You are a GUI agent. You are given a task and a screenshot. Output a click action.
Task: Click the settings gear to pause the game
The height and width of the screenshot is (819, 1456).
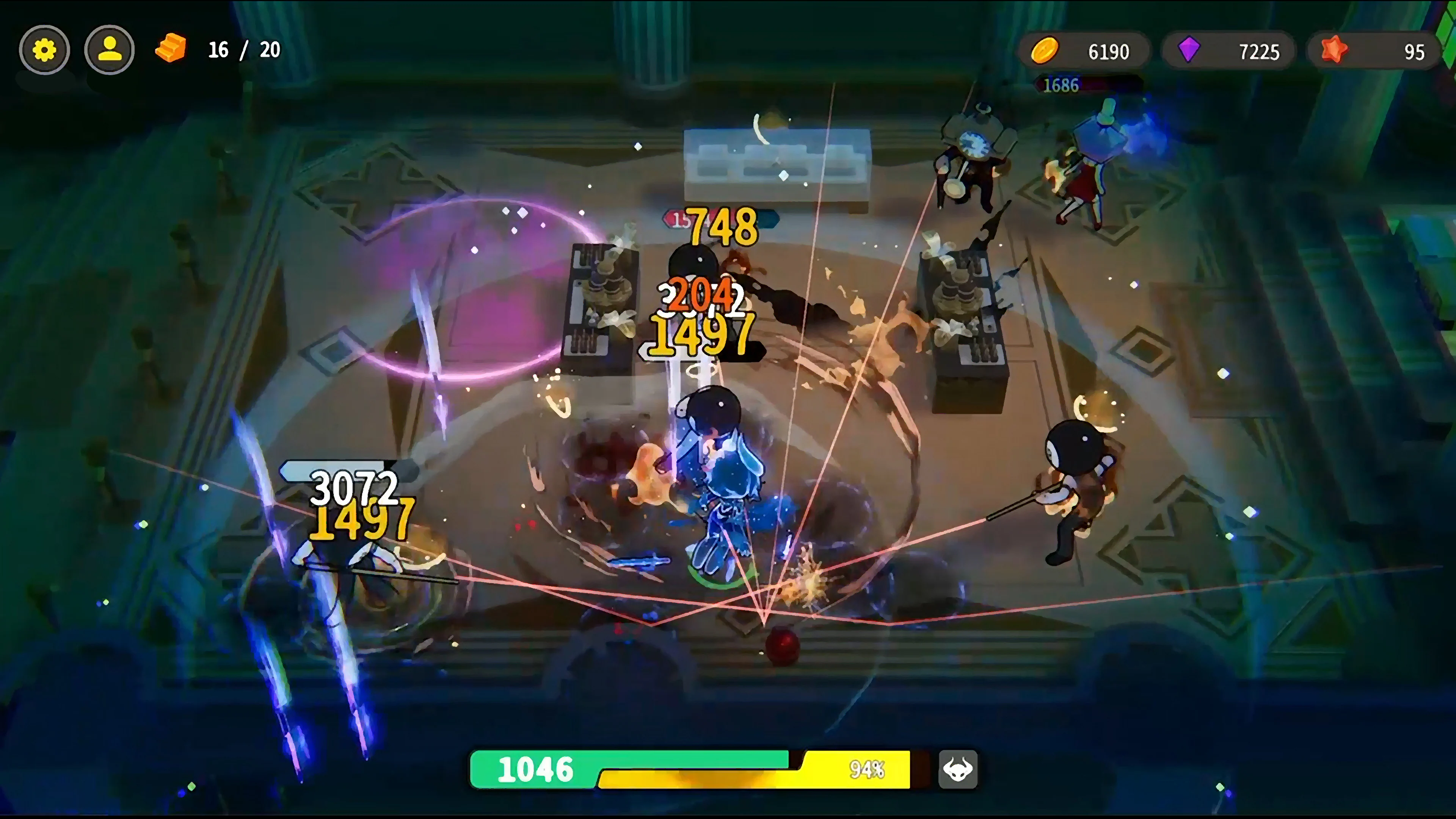45,50
